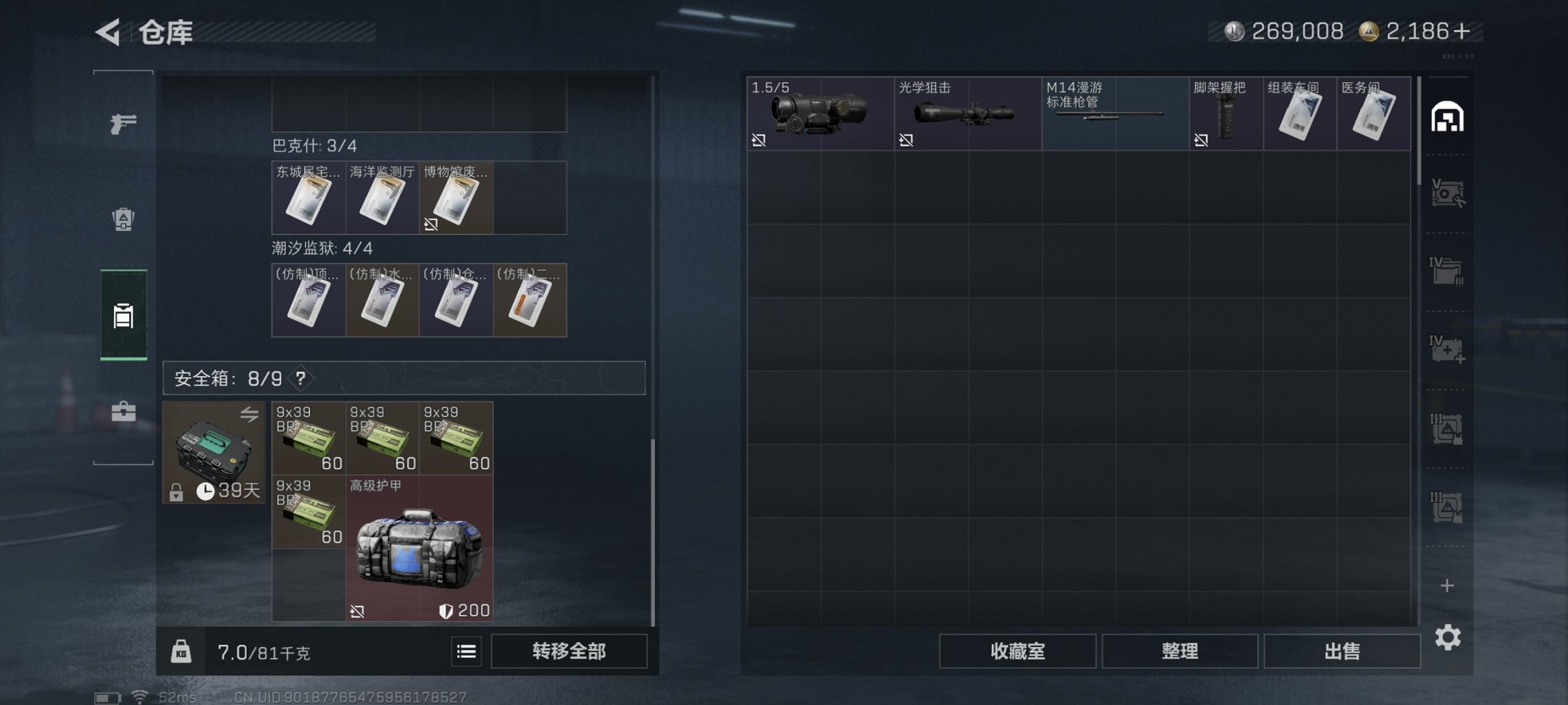Viewport: 1568px width, 705px height.
Task: Expand extra storage with the plus icon
Action: pyautogui.click(x=1449, y=586)
